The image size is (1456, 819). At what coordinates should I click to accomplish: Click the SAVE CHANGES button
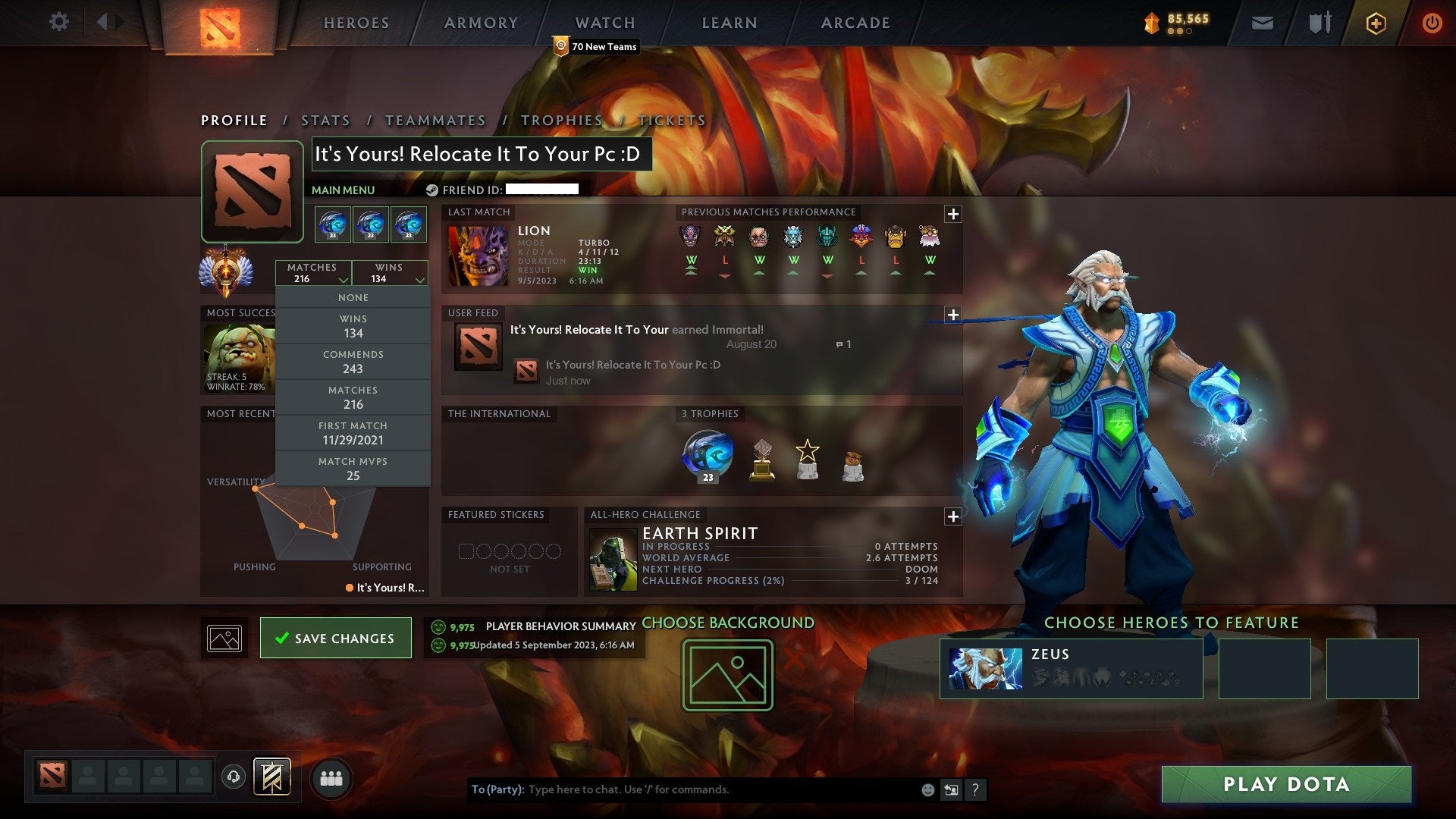[336, 638]
